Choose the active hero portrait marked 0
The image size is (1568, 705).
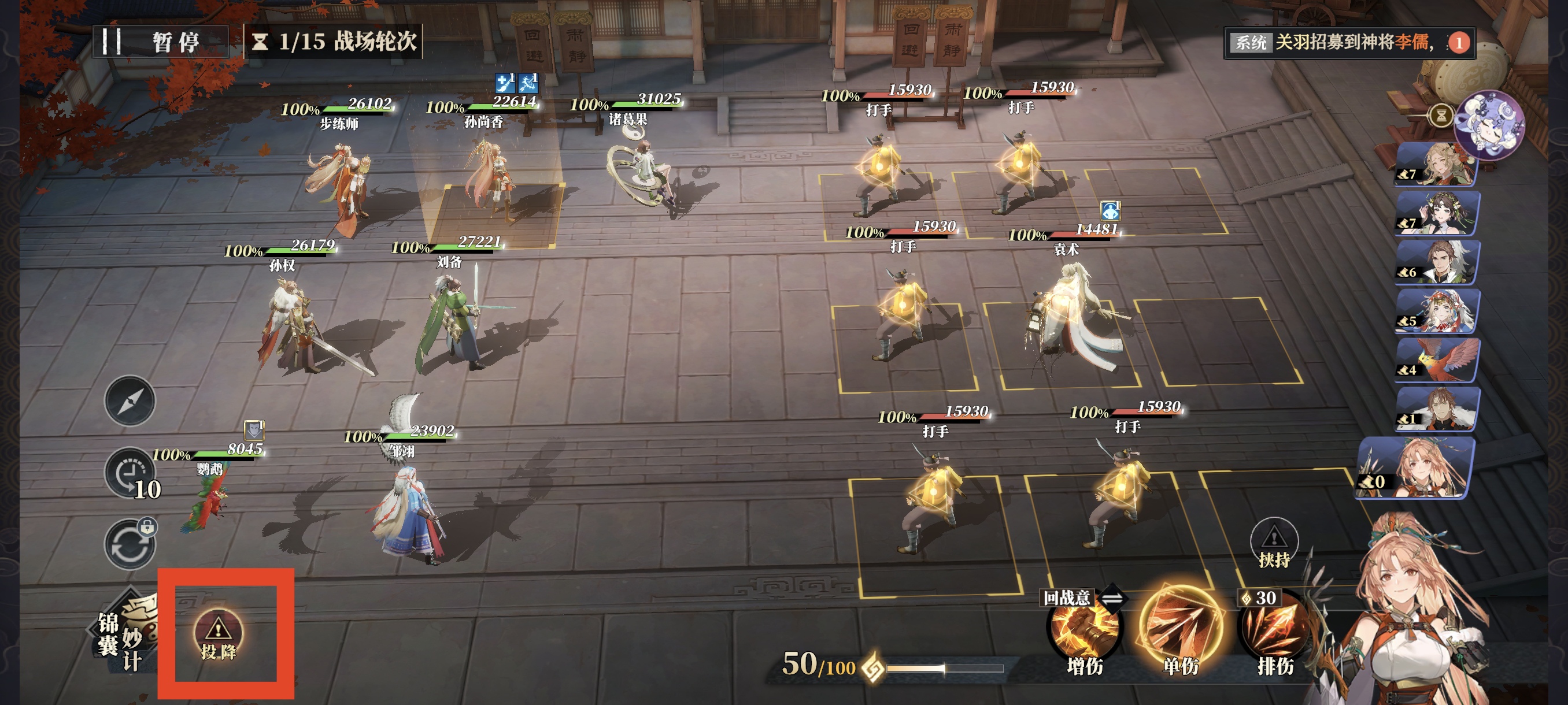pyautogui.click(x=1417, y=469)
